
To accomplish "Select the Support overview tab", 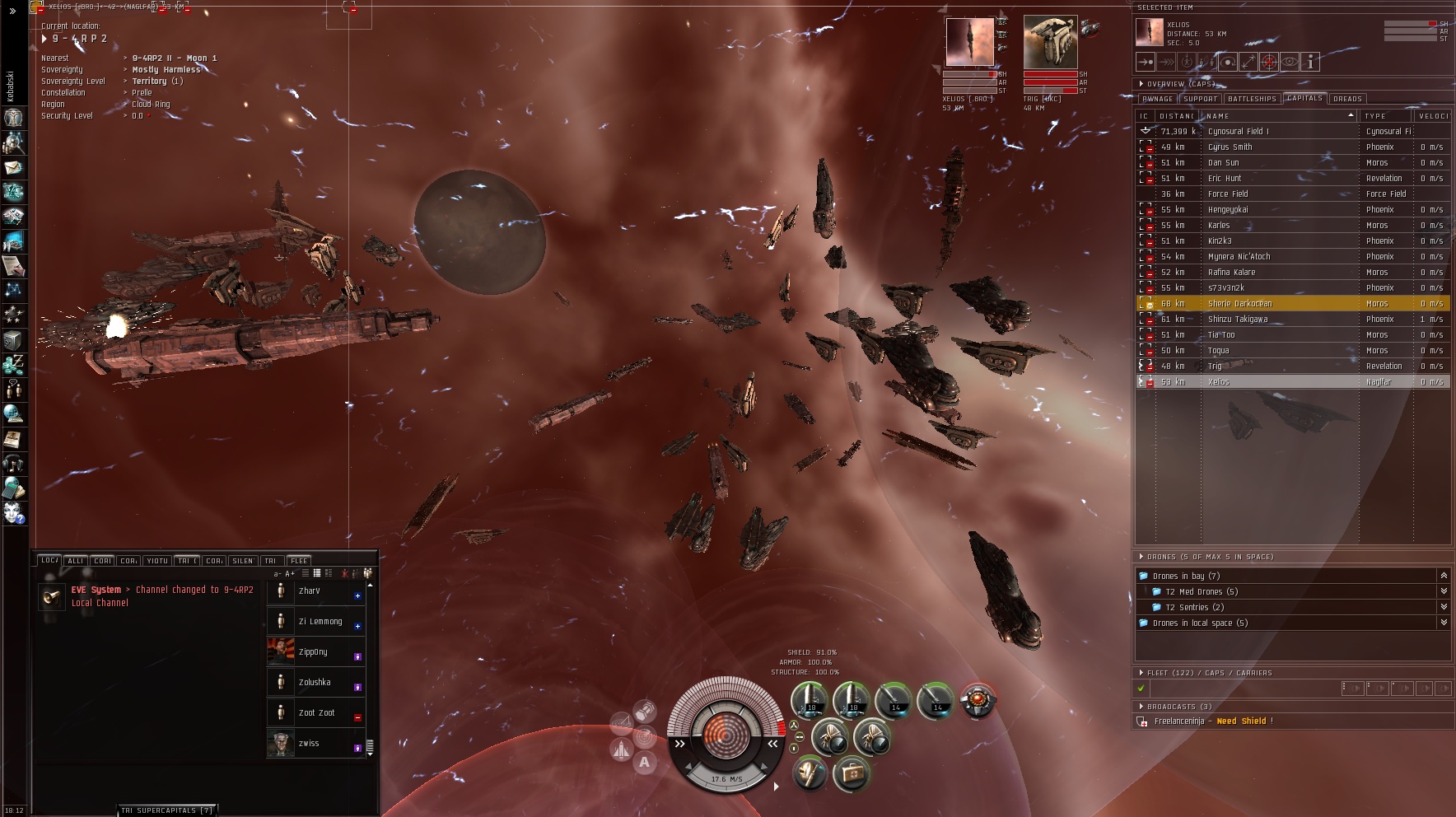I will pyautogui.click(x=1200, y=99).
